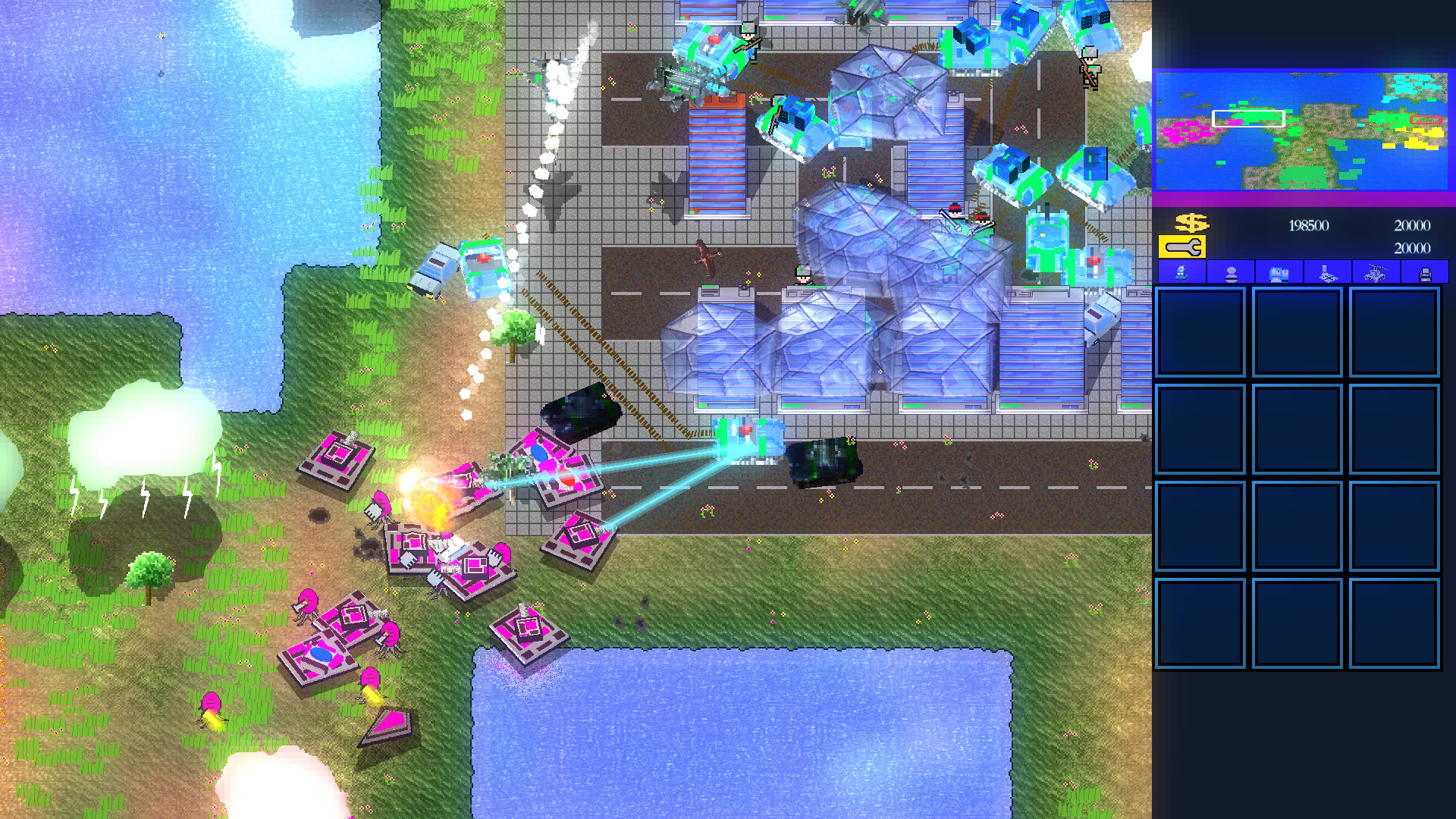Click the first empty production queue slot

click(x=1200, y=331)
